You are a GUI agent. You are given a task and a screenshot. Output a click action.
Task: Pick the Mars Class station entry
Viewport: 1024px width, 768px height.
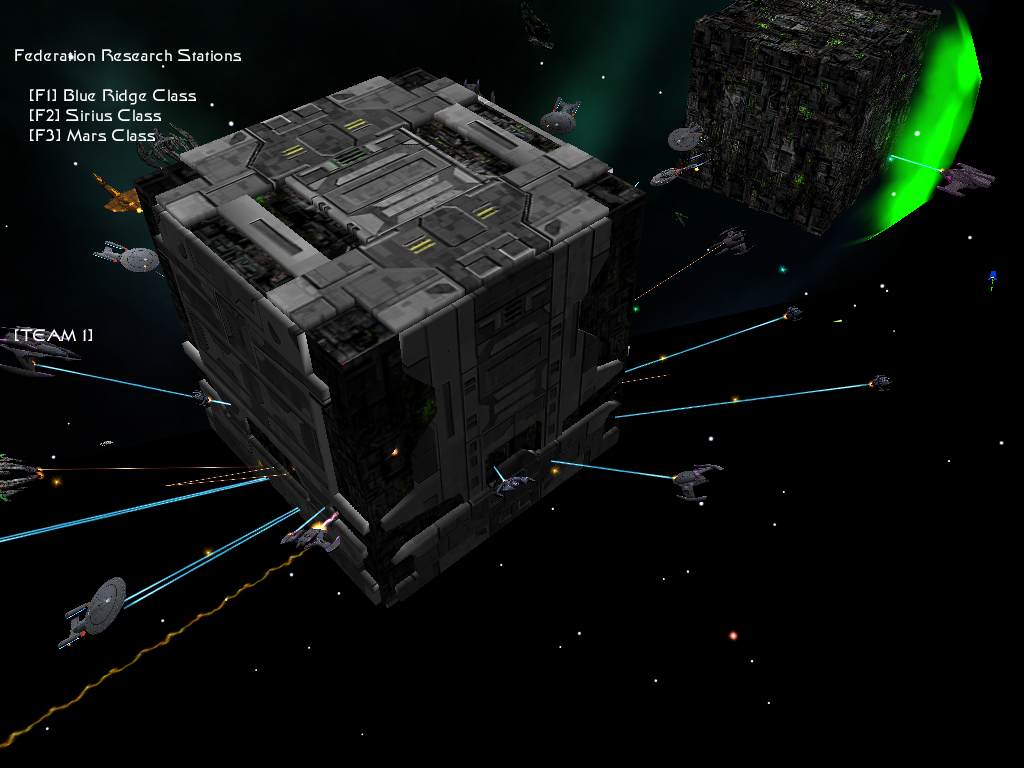(92, 136)
